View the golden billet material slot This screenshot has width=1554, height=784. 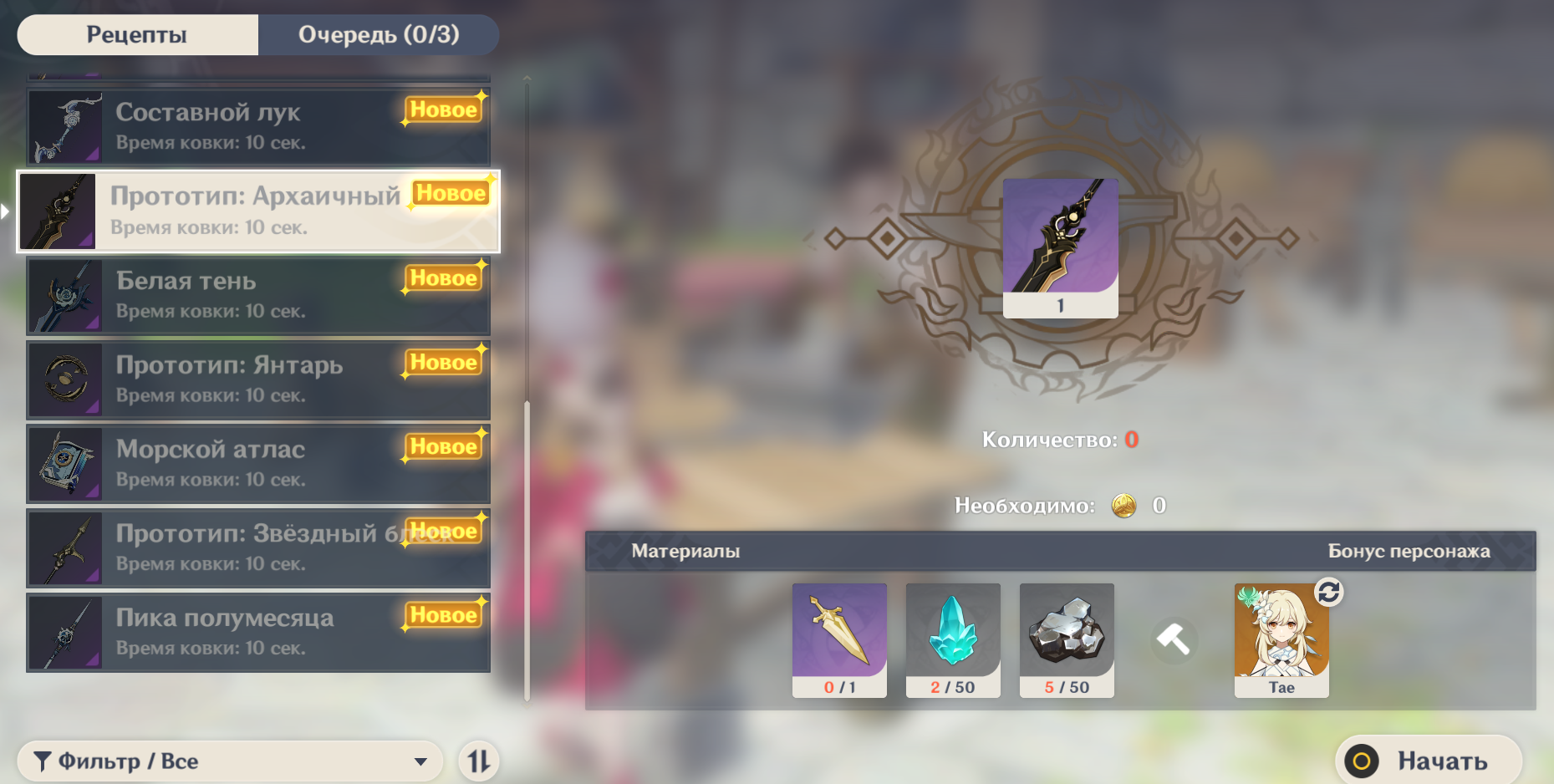click(839, 639)
